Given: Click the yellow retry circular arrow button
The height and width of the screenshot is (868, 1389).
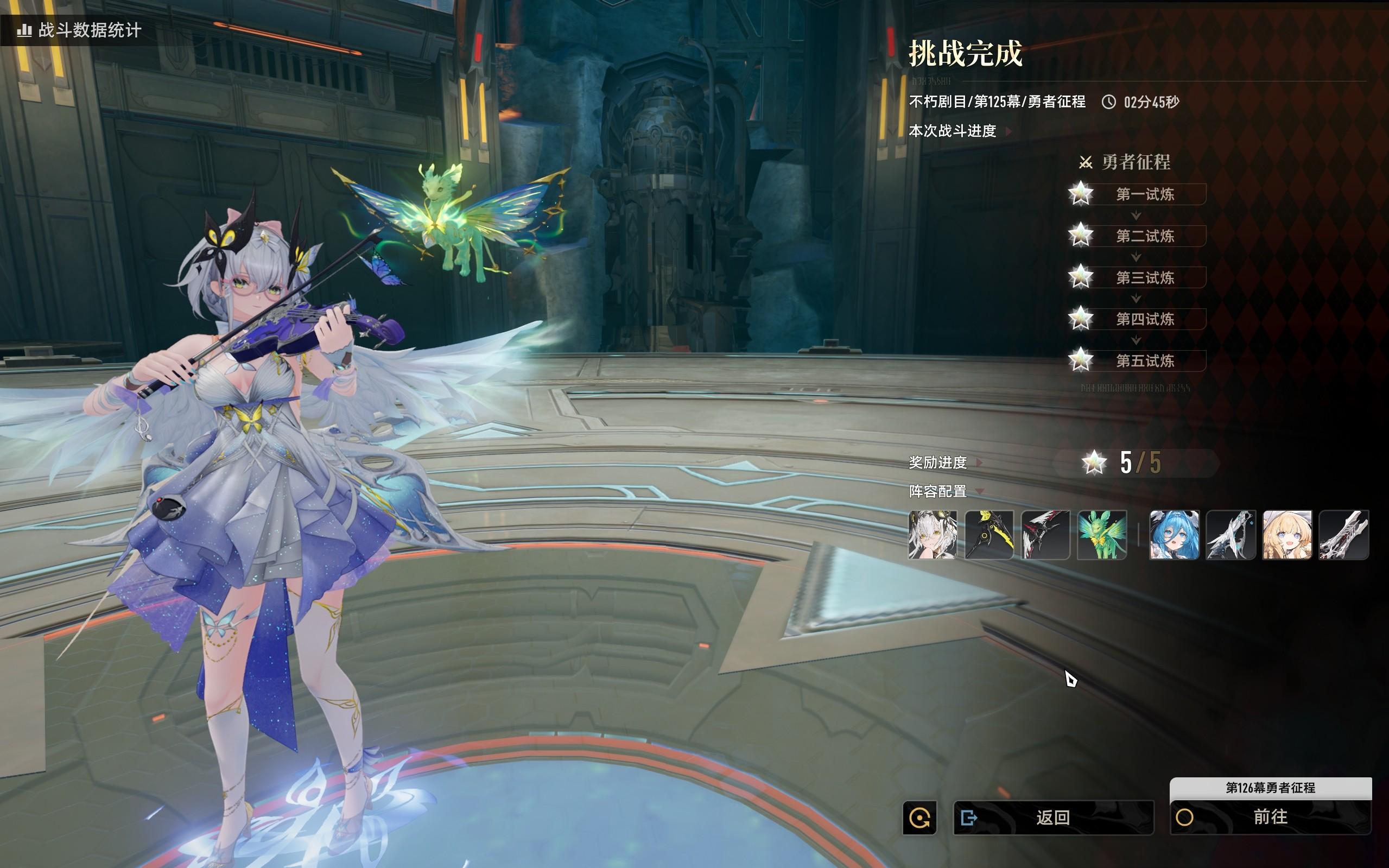Looking at the screenshot, I should click(x=919, y=818).
